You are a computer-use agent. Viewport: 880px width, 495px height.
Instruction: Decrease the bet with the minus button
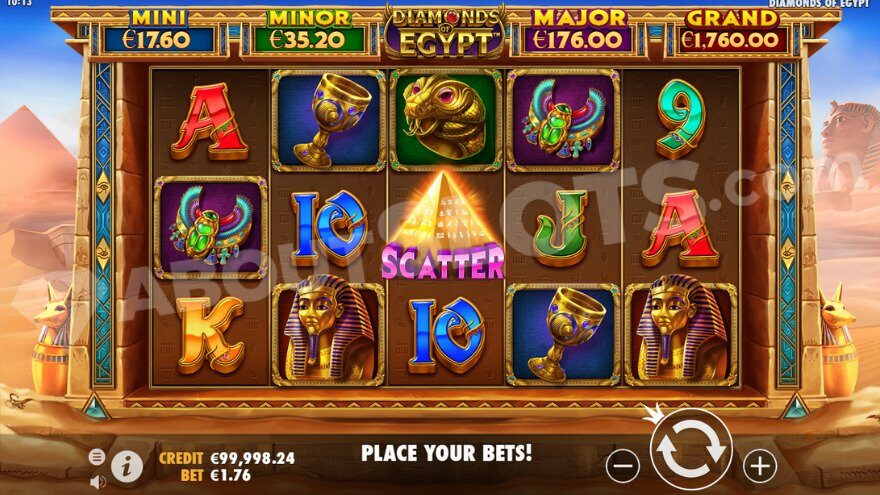click(623, 464)
